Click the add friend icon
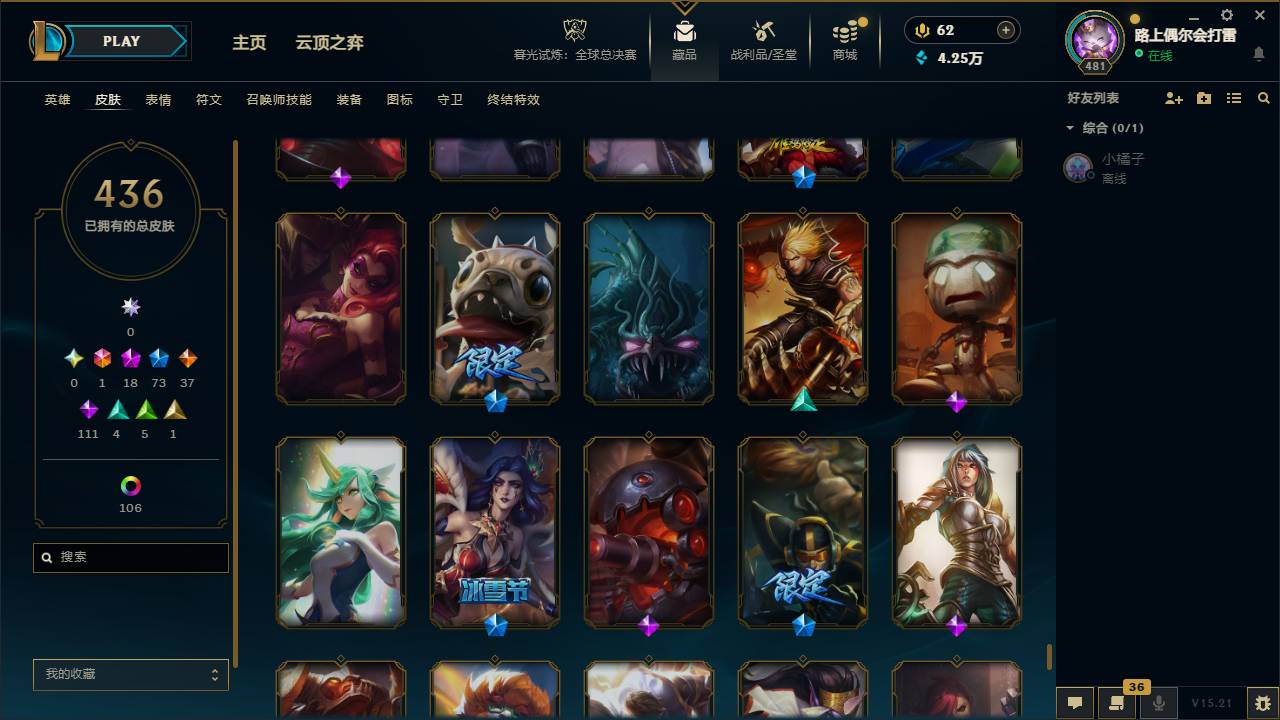This screenshot has height=720, width=1280. pos(1173,98)
